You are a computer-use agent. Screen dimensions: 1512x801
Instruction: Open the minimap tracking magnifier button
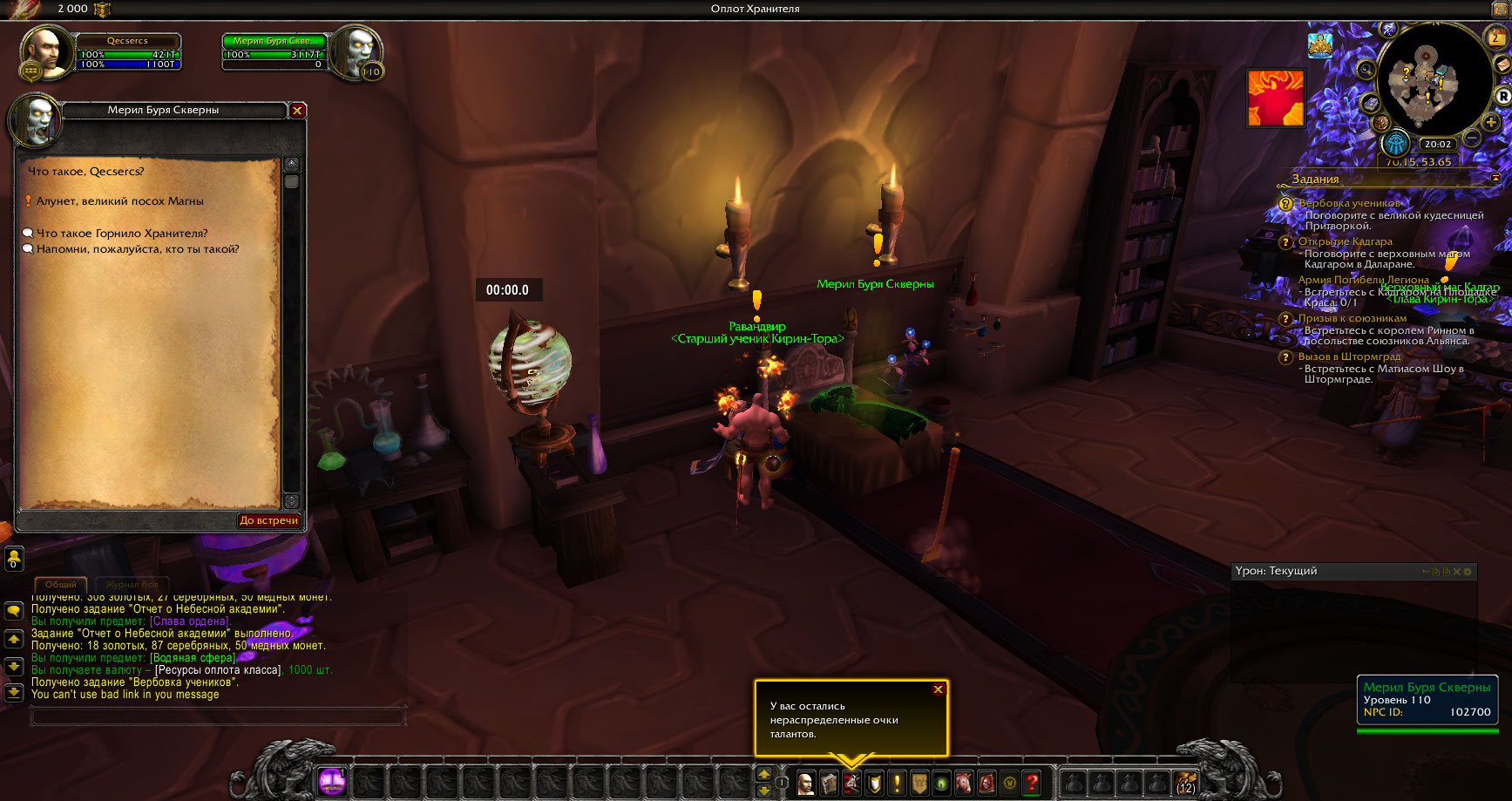(x=1366, y=70)
